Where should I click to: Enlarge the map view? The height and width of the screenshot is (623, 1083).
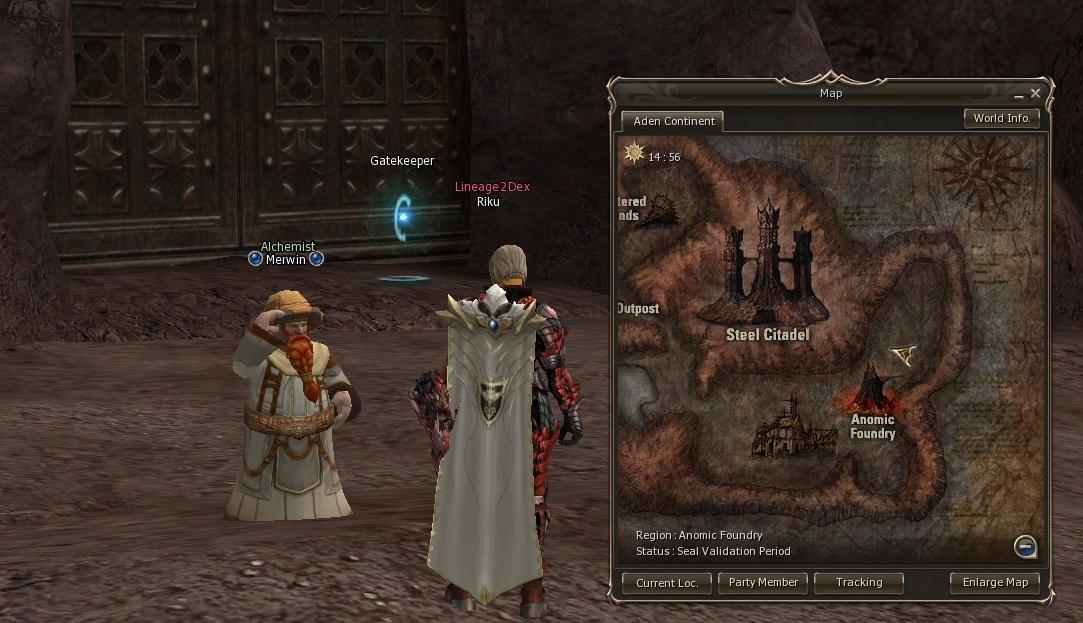(x=994, y=582)
